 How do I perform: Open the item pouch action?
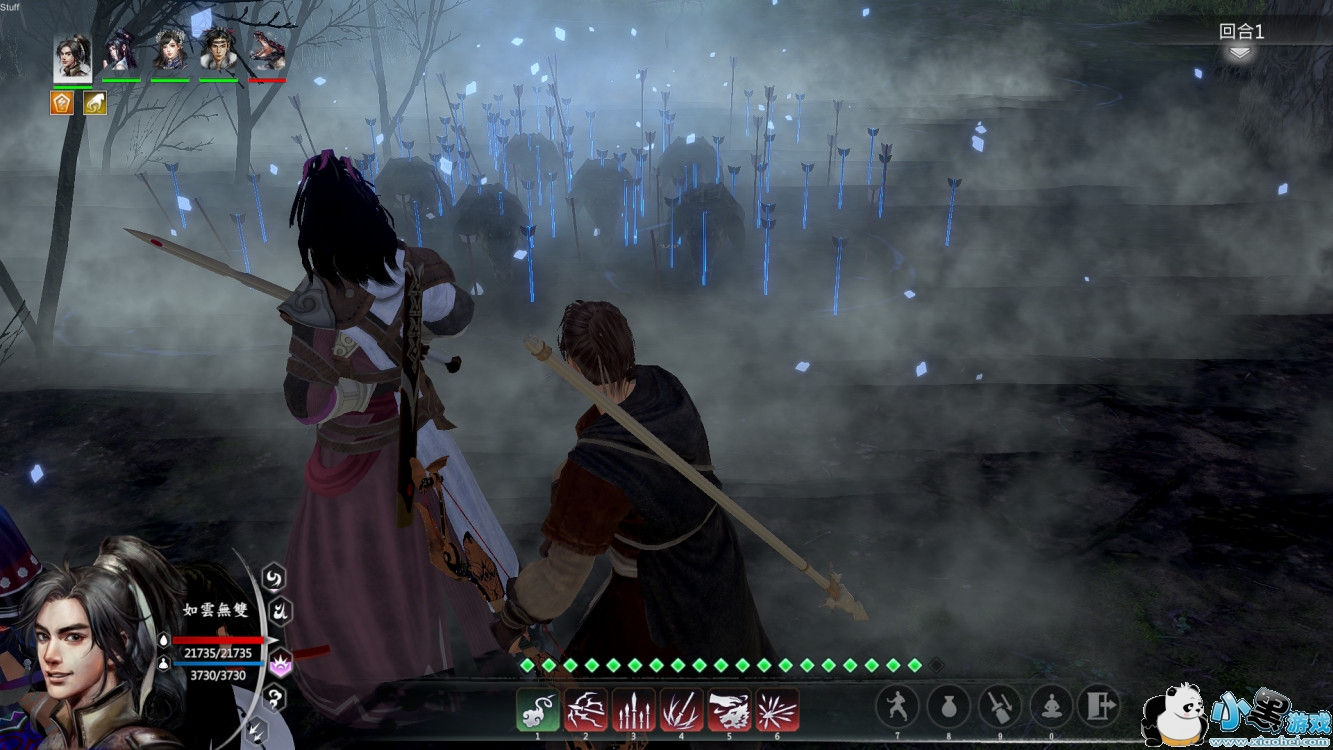(948, 706)
